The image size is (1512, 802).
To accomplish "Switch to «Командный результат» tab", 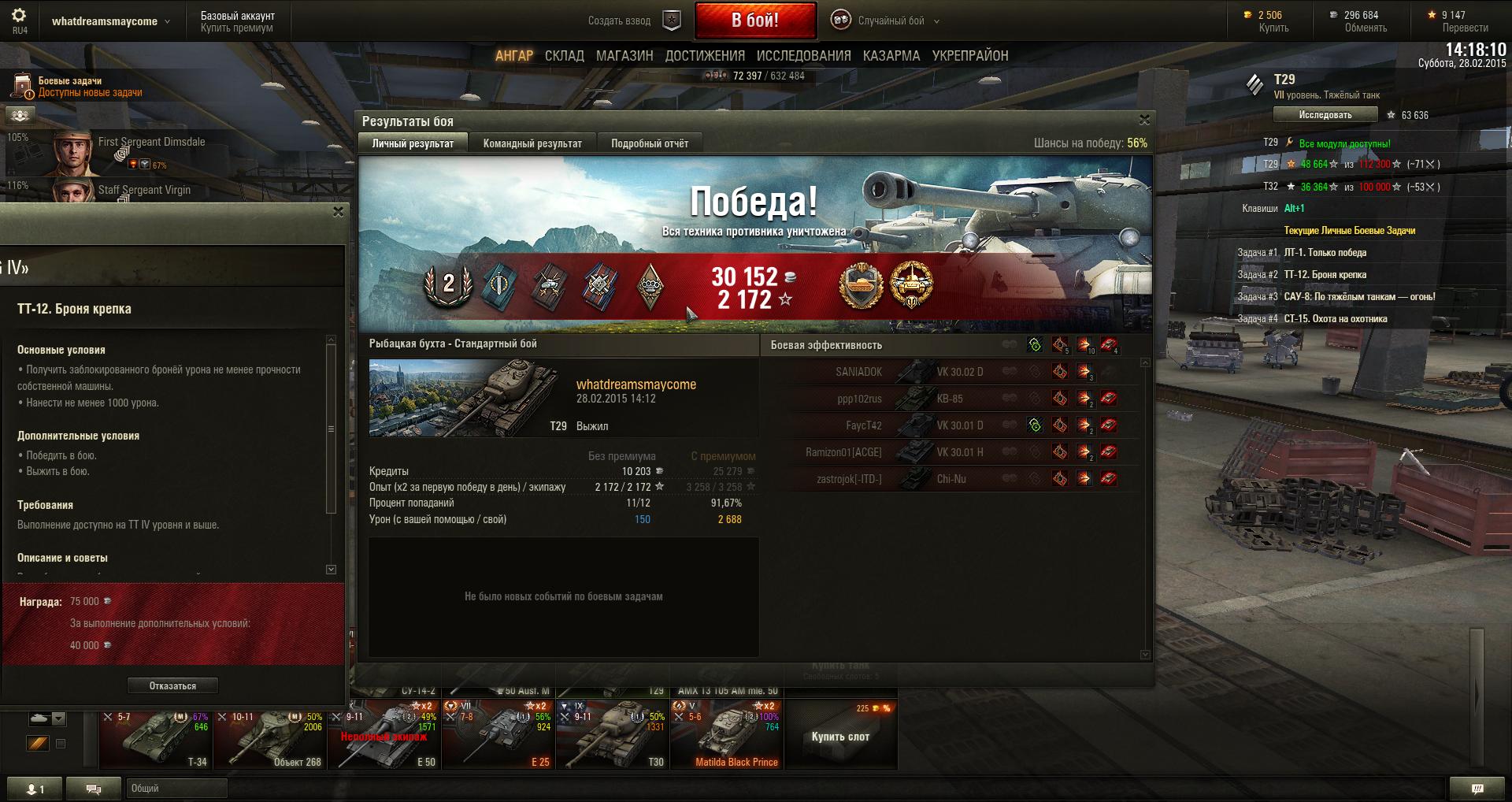I will click(532, 143).
